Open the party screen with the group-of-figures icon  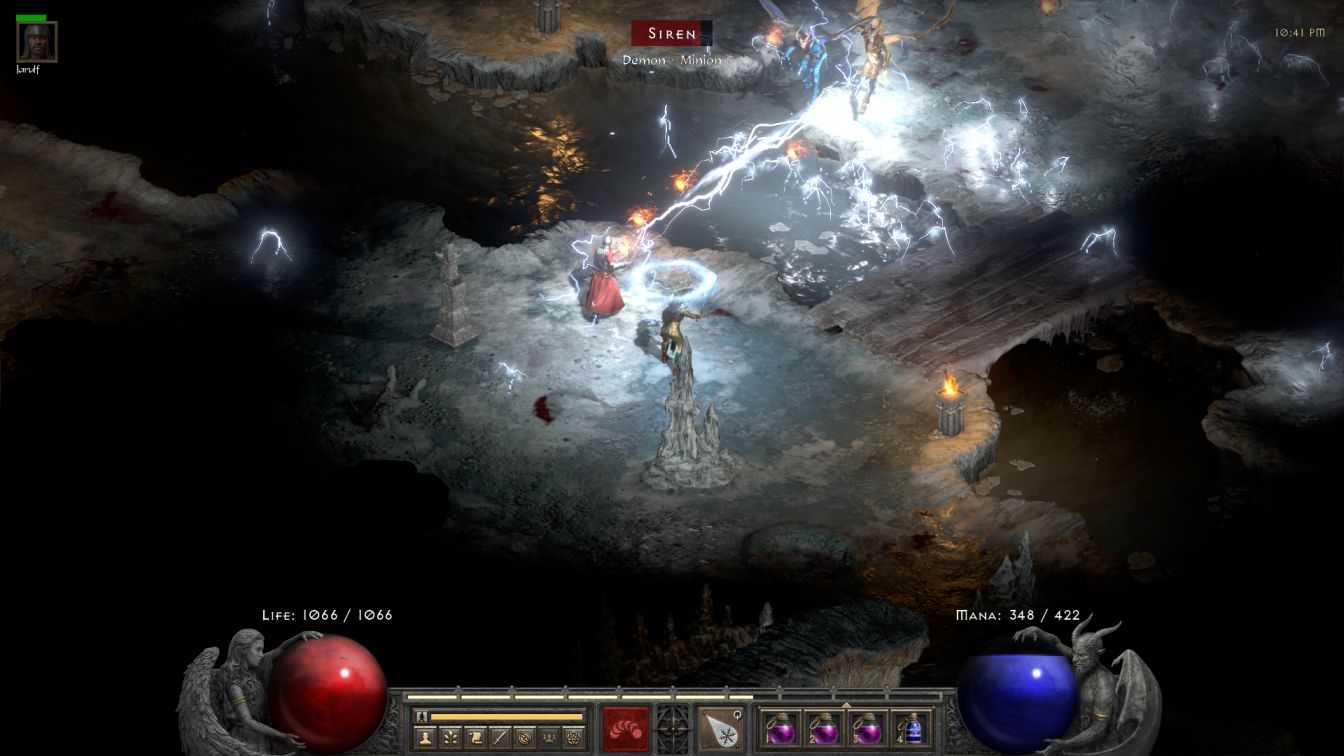click(x=548, y=738)
